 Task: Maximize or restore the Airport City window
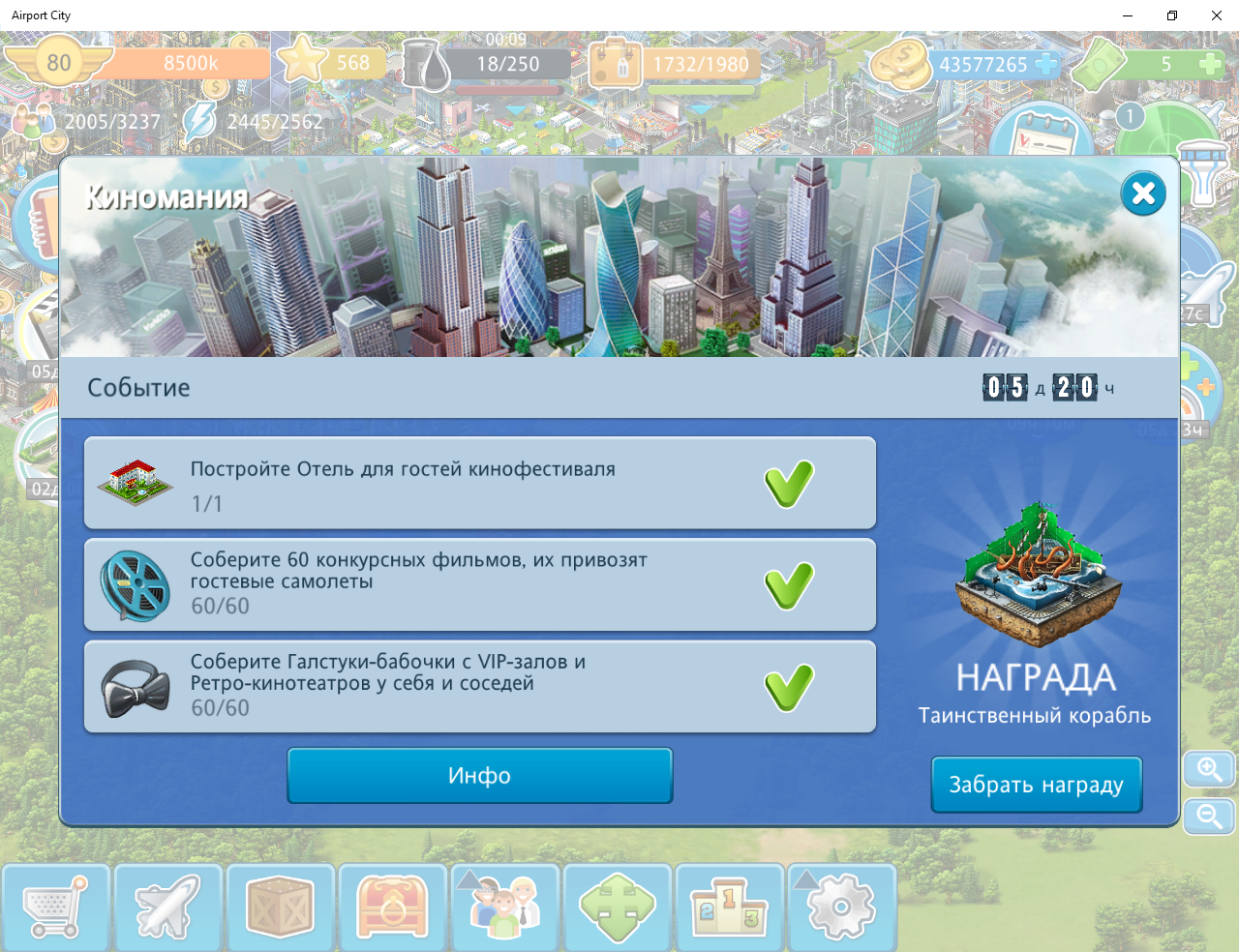pyautogui.click(x=1171, y=15)
